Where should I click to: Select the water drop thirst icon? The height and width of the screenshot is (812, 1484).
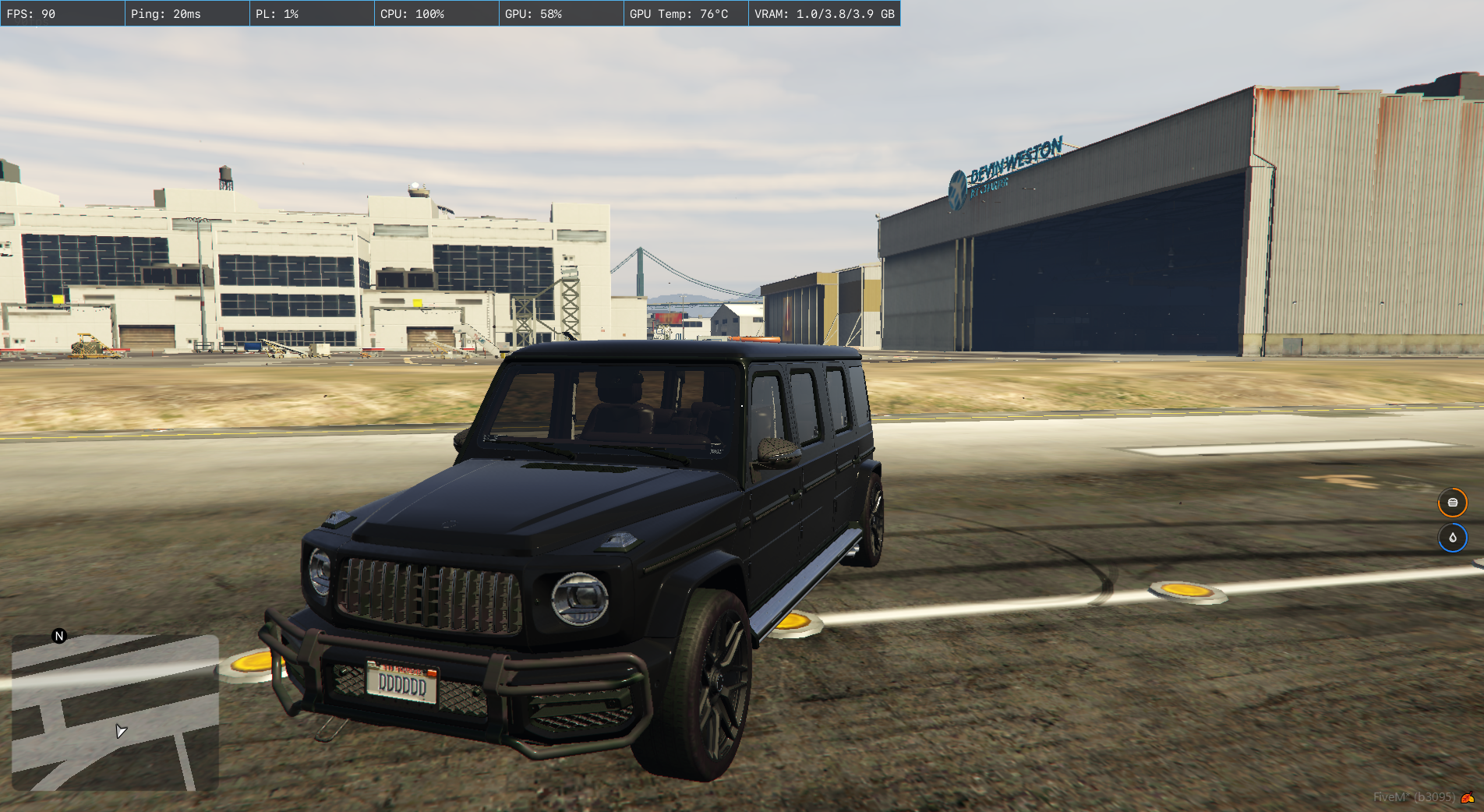[1452, 538]
